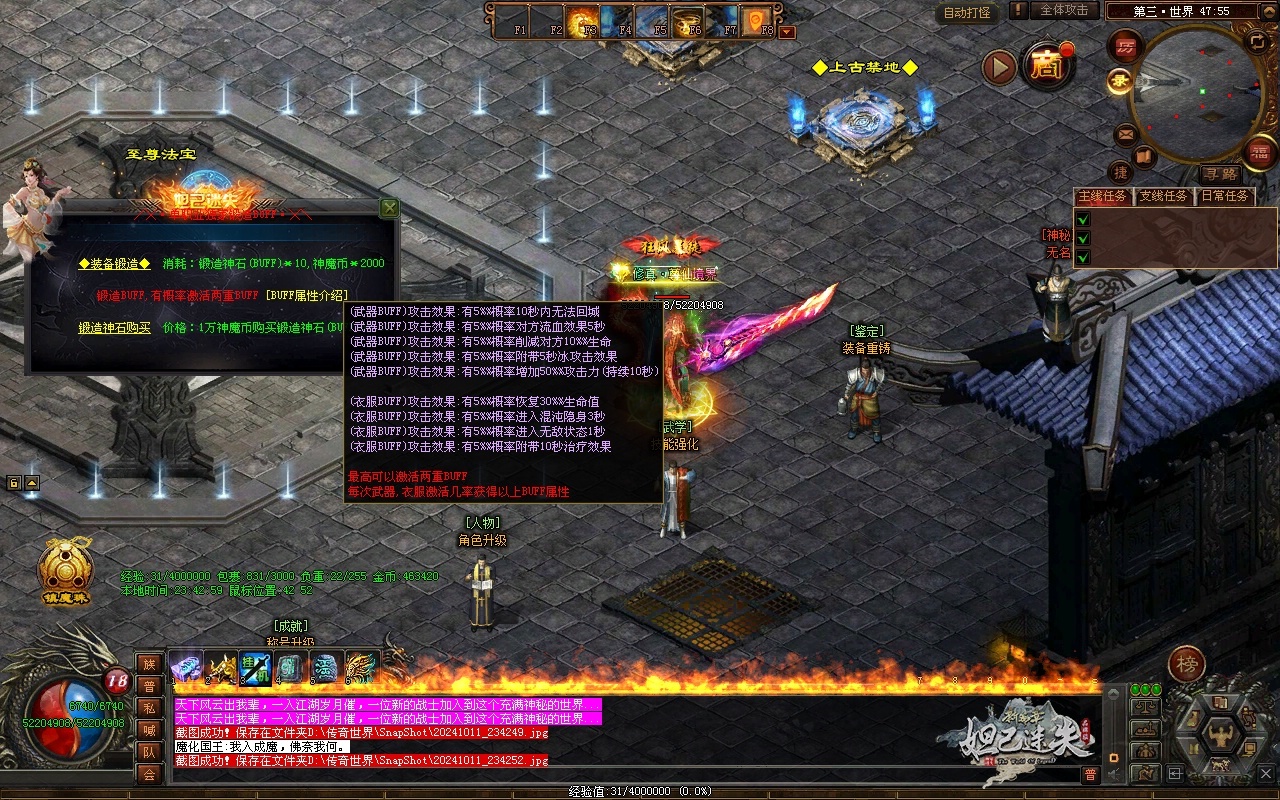Open the 镇魔珠 orb icon
The width and height of the screenshot is (1280, 800).
[x=65, y=567]
